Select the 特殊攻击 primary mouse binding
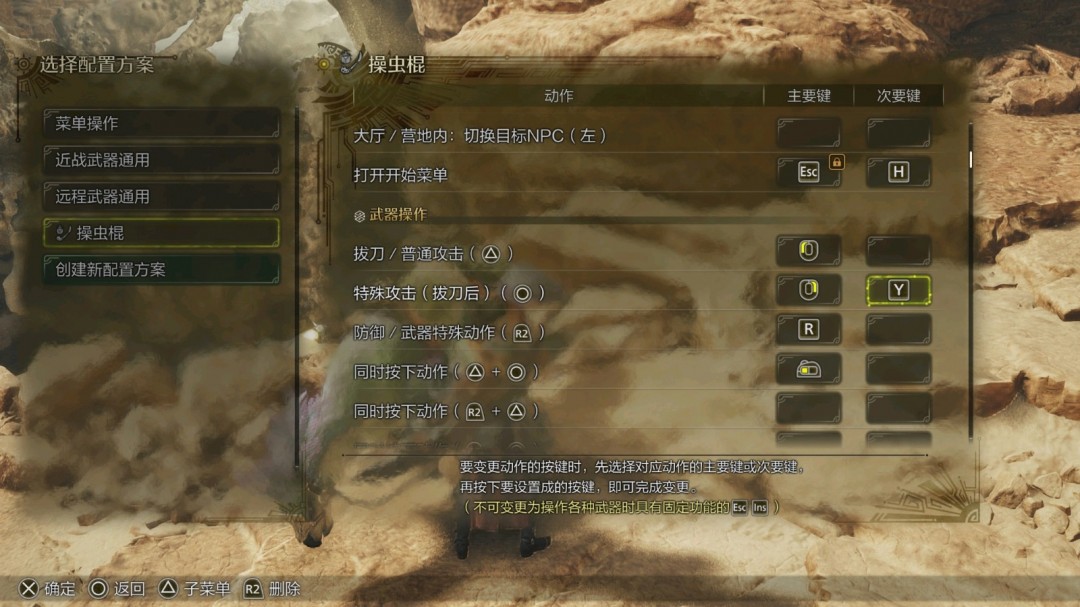The width and height of the screenshot is (1080, 607). coord(808,291)
